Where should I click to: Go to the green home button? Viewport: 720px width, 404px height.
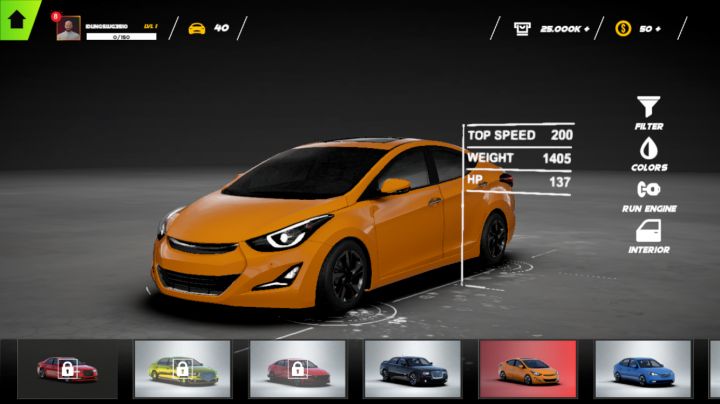16,19
